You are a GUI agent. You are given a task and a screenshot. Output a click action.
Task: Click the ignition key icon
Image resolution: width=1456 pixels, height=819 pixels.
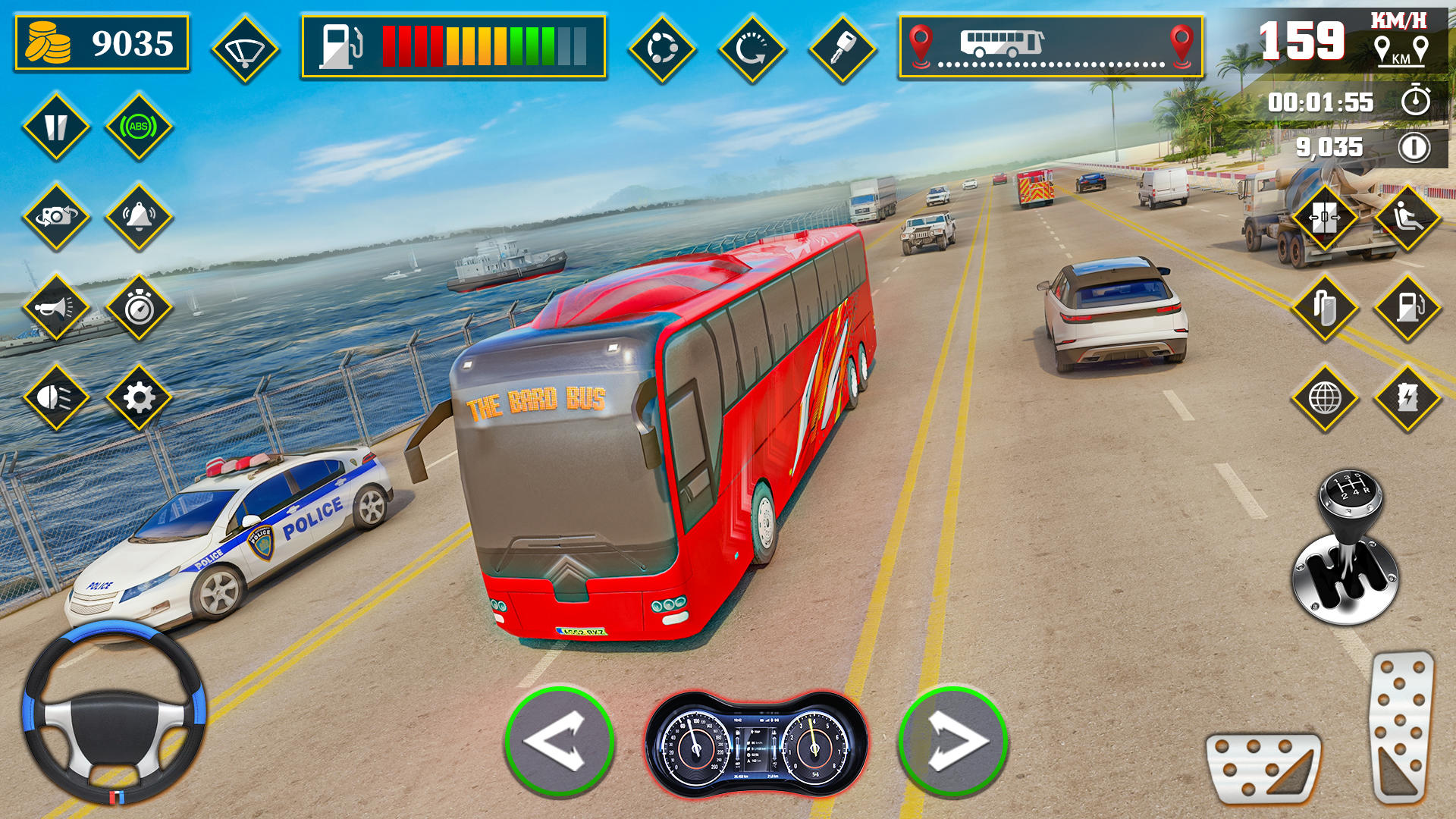coord(843,49)
